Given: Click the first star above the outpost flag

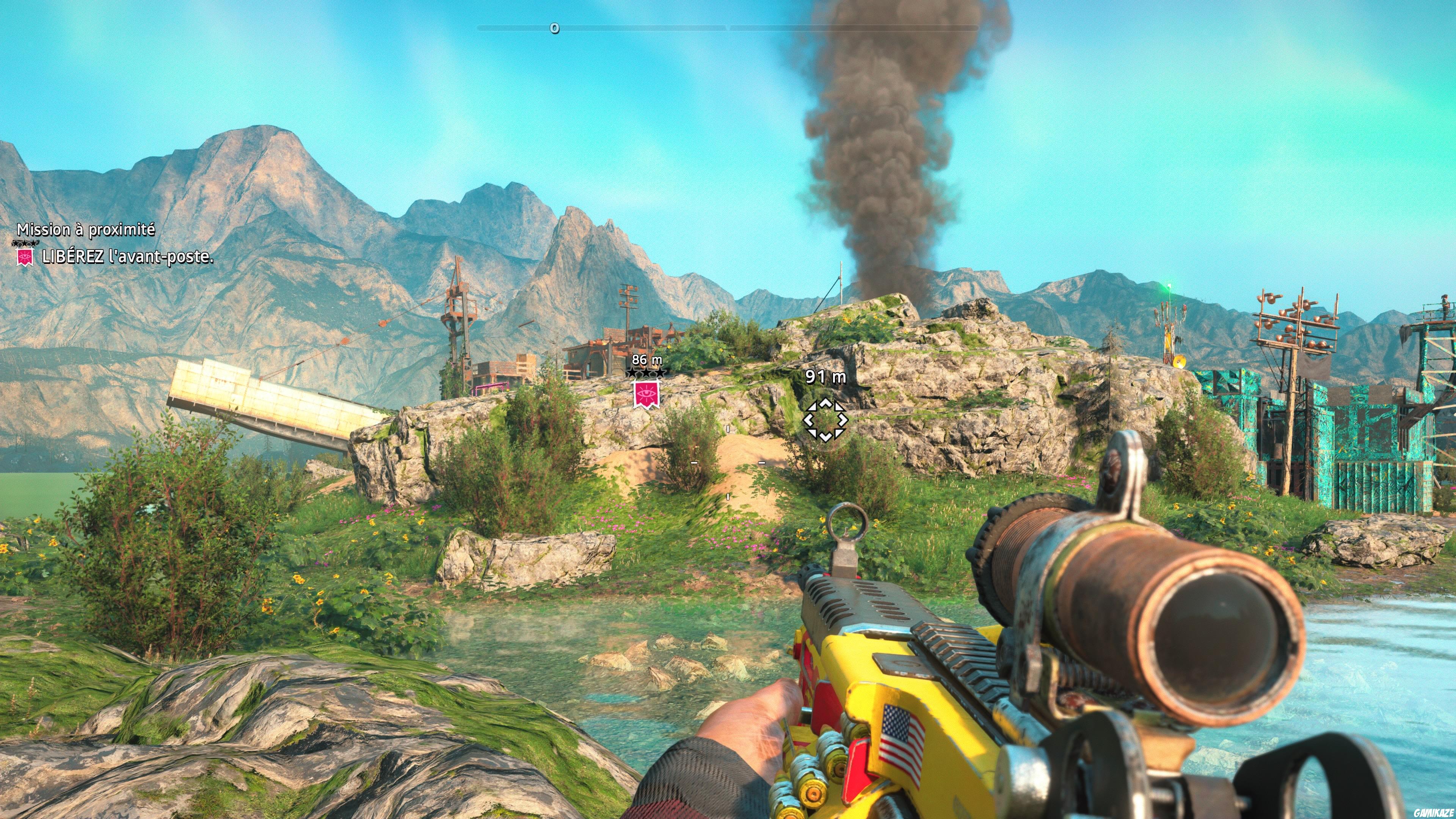Looking at the screenshot, I should click(632, 372).
